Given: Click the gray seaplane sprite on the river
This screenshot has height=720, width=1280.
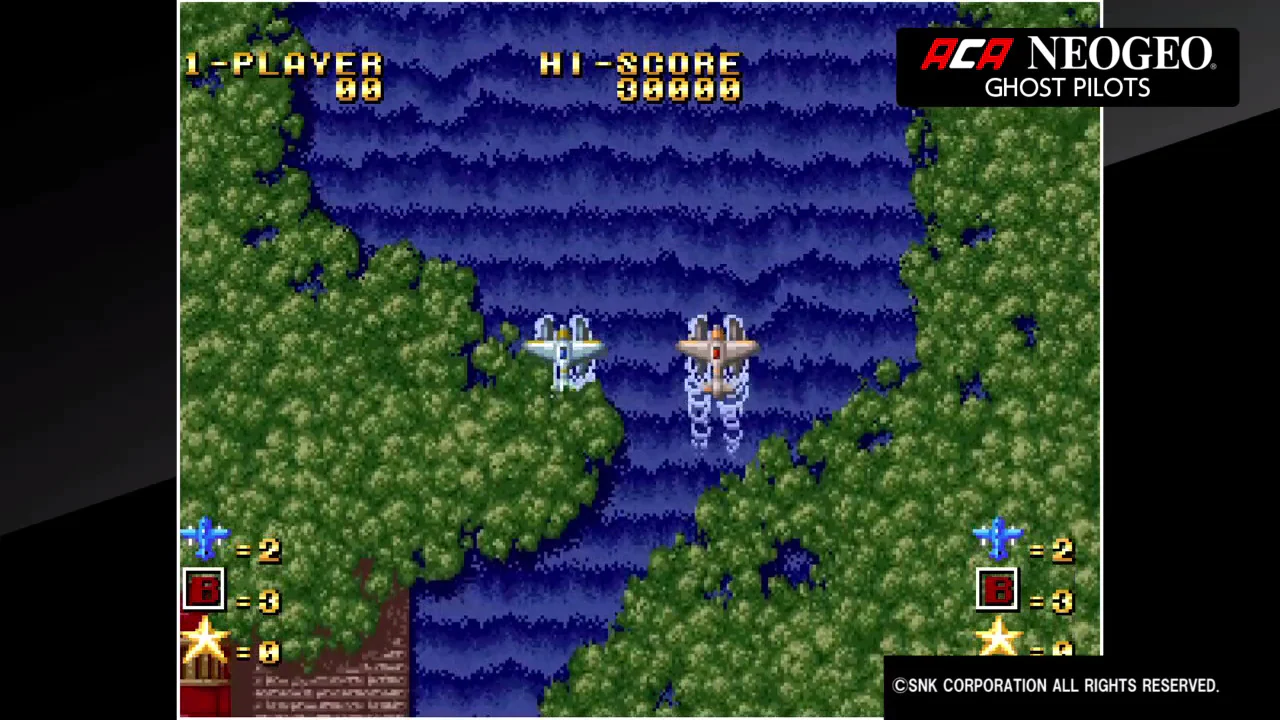Looking at the screenshot, I should pyautogui.click(x=565, y=350).
